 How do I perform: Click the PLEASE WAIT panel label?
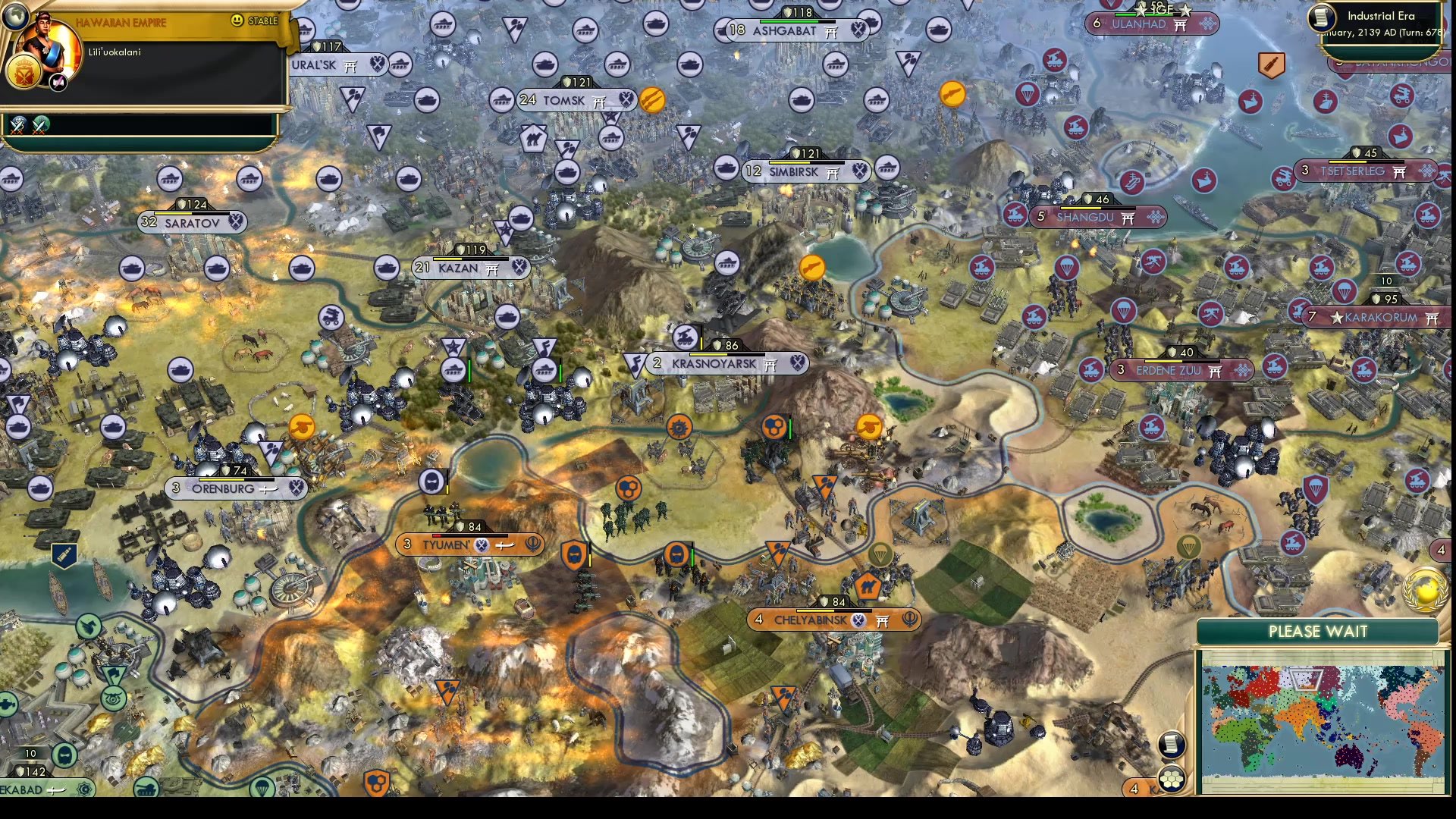click(1319, 632)
